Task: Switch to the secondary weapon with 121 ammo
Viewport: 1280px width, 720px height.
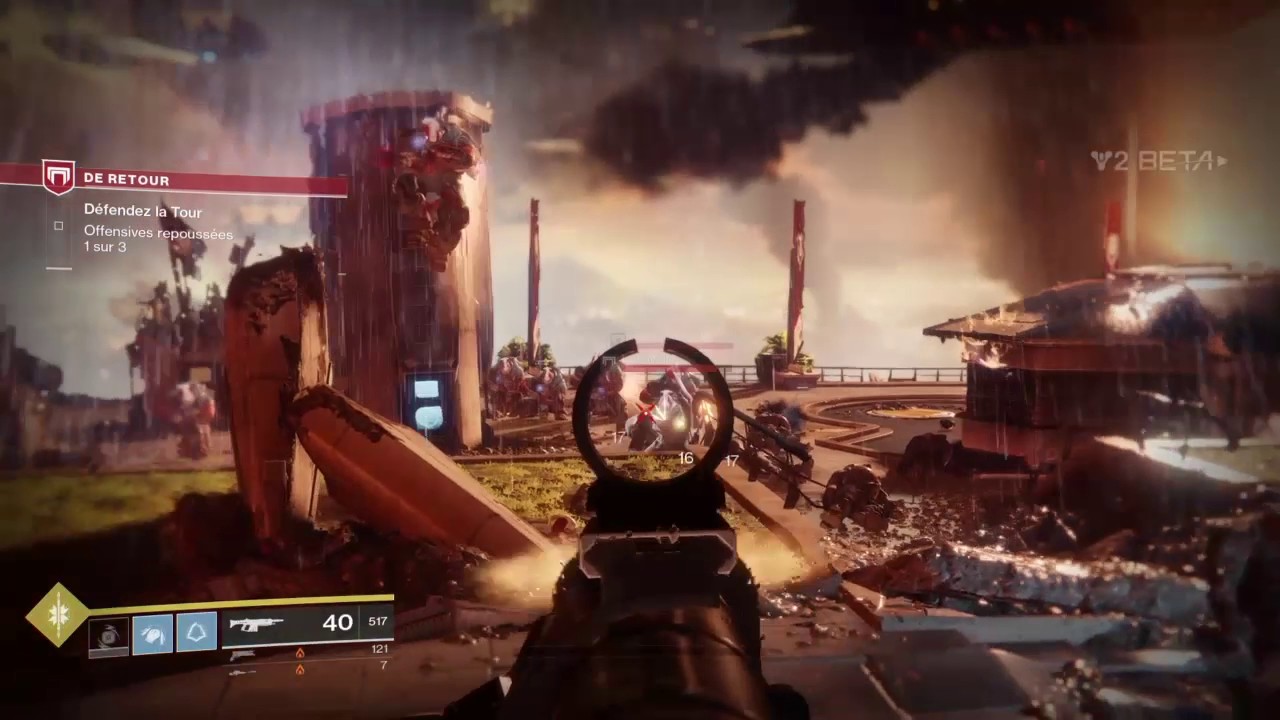Action: point(243,654)
